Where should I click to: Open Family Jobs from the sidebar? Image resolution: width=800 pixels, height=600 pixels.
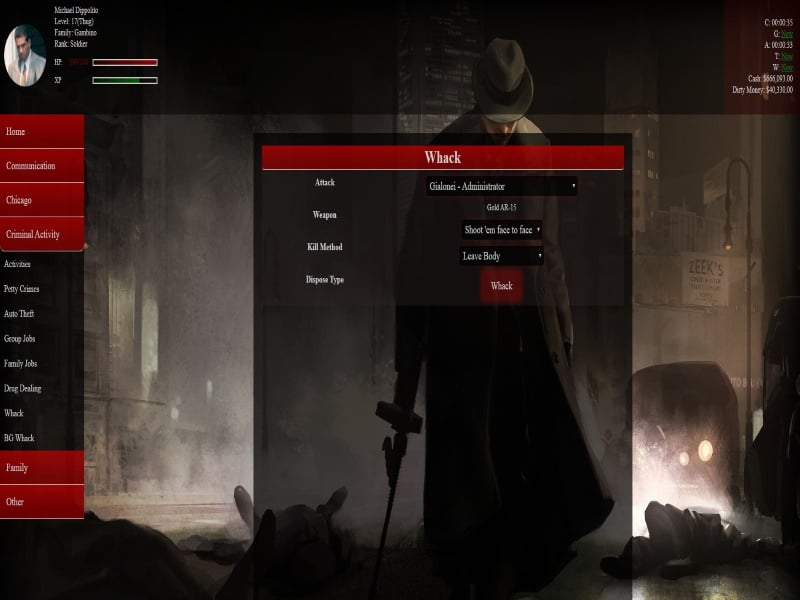pyautogui.click(x=21, y=364)
